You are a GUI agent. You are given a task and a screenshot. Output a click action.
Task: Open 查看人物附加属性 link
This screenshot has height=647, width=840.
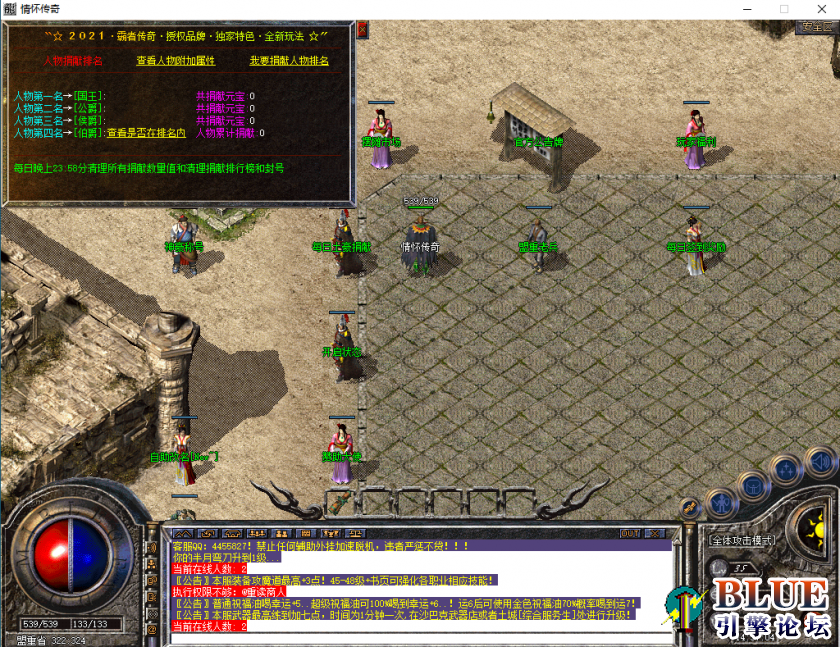pos(176,61)
